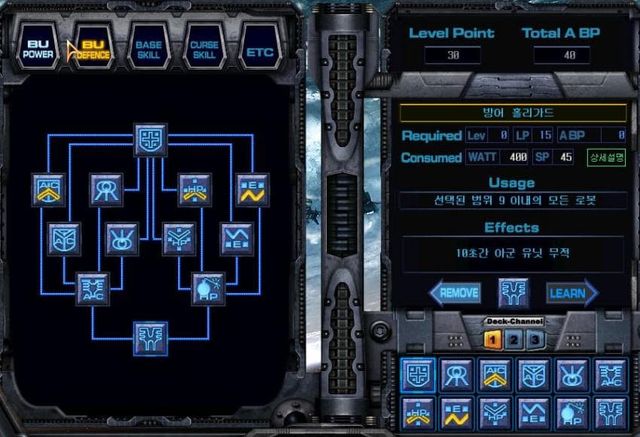Open the green 상세설명 detail button
The image size is (640, 437).
606,158
